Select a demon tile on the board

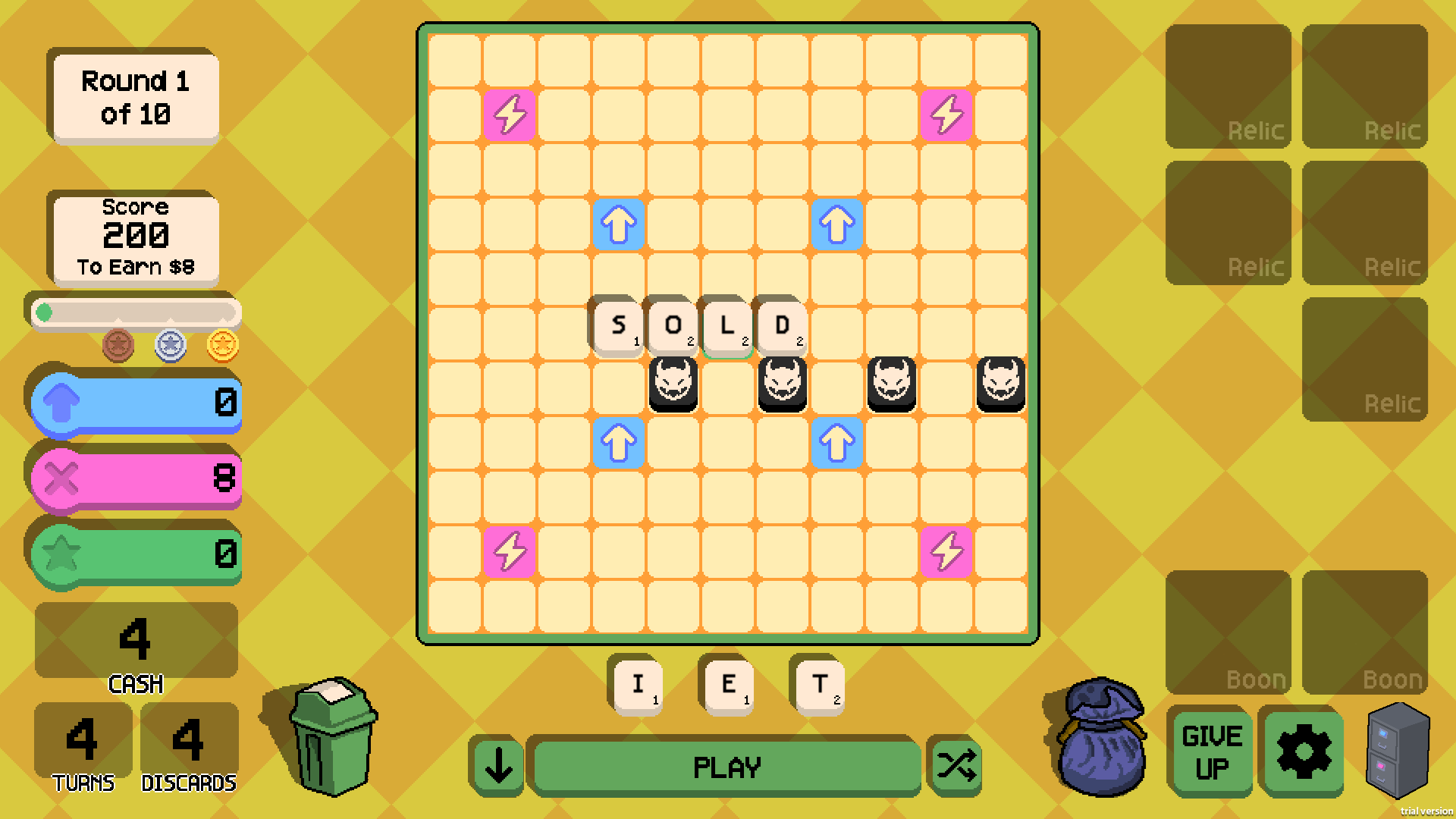673,383
